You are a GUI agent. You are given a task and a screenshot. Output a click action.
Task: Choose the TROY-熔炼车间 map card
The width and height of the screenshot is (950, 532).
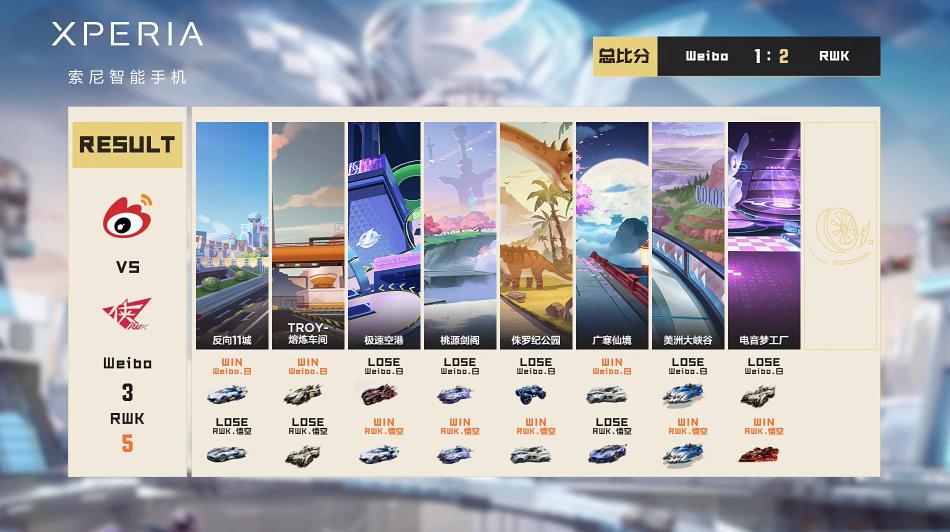[308, 235]
